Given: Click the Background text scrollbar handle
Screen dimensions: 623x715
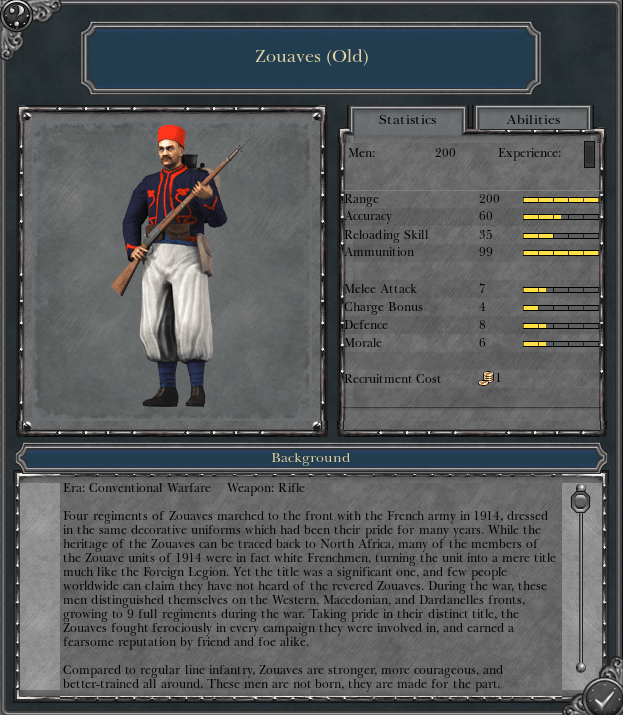Looking at the screenshot, I should click(579, 499).
